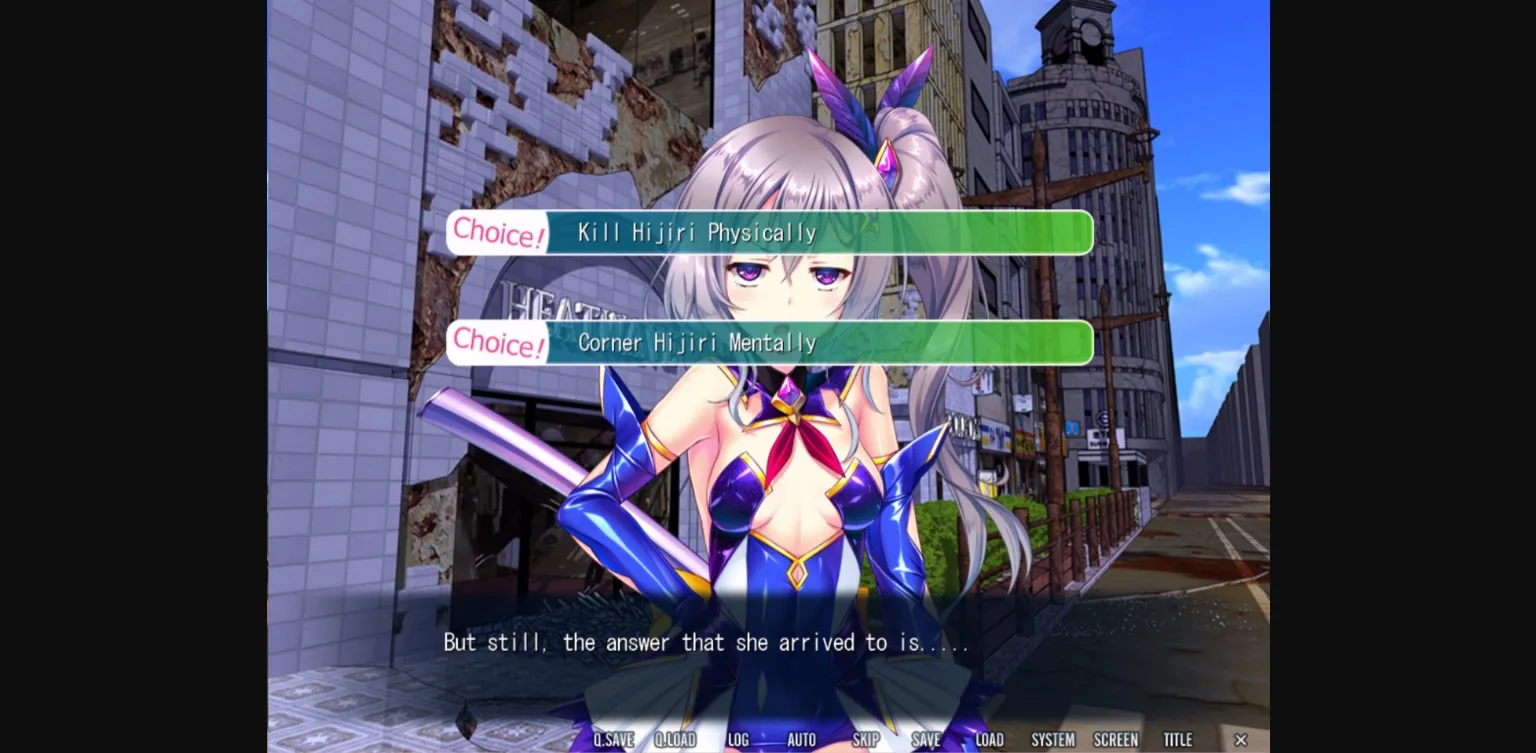1536x753 pixels.
Task: Return to the TITLE screen
Action: [1178, 740]
